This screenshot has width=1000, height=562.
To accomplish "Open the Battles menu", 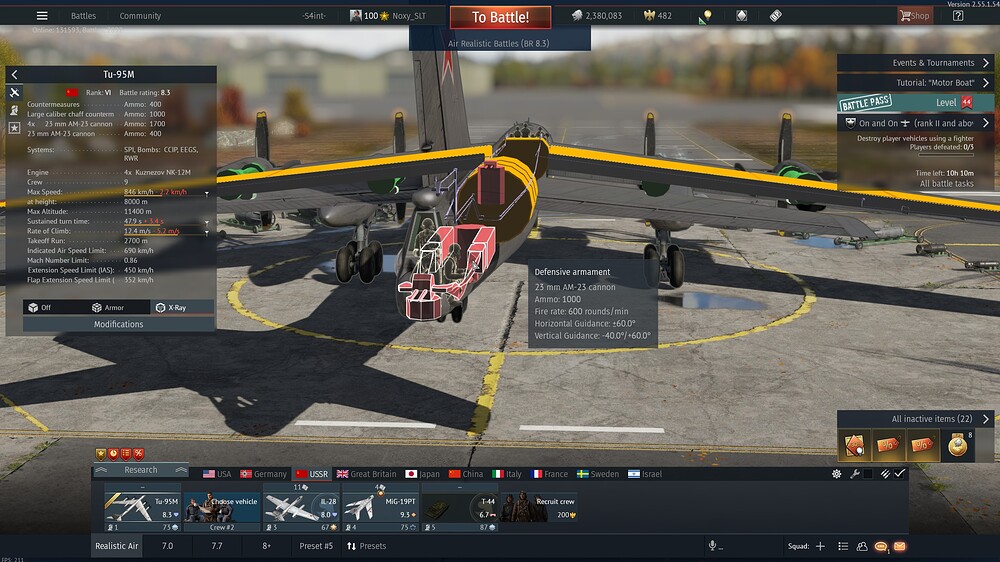I will [83, 16].
